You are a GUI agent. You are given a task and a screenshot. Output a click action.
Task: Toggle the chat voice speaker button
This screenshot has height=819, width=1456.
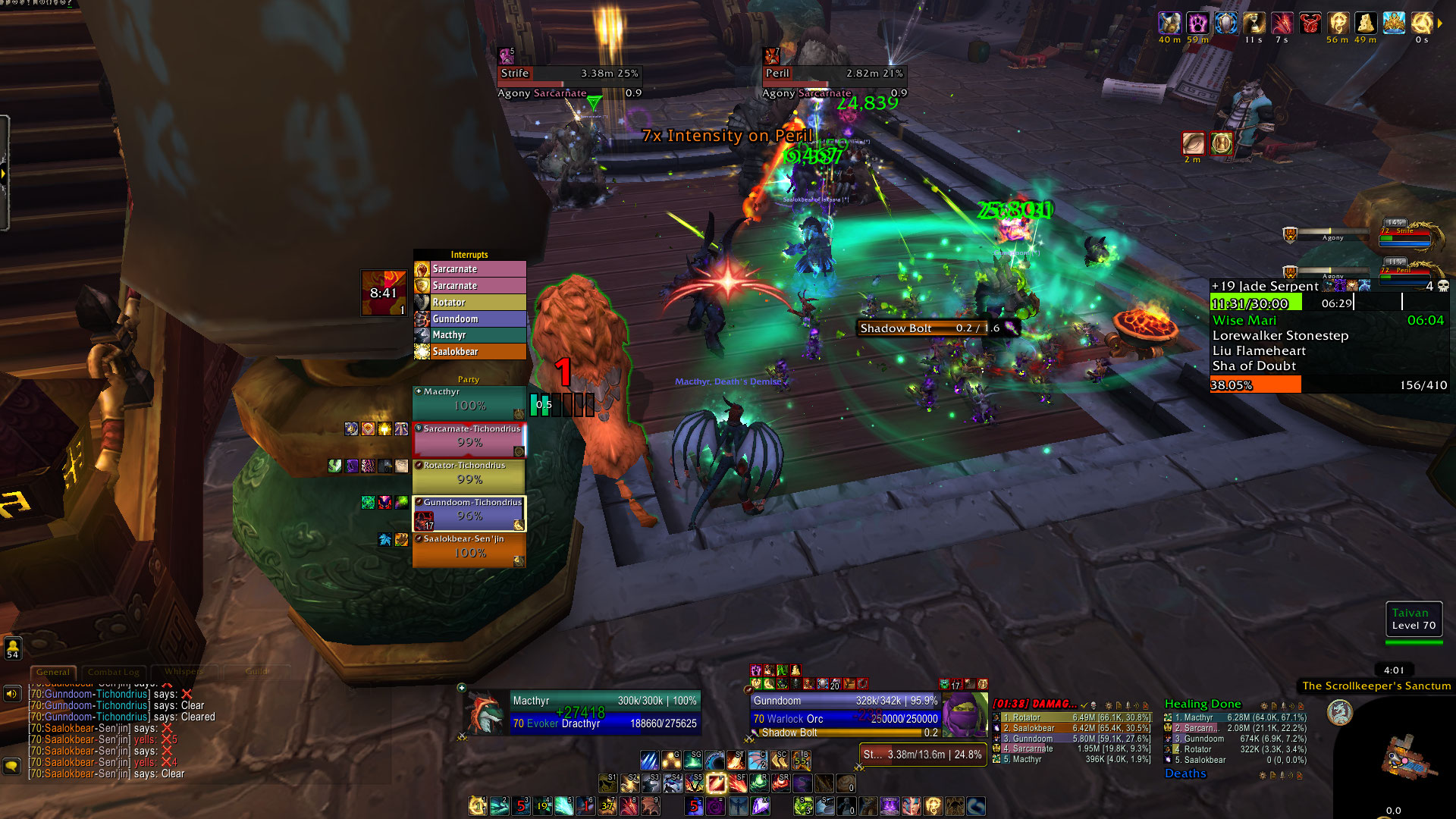[12, 694]
